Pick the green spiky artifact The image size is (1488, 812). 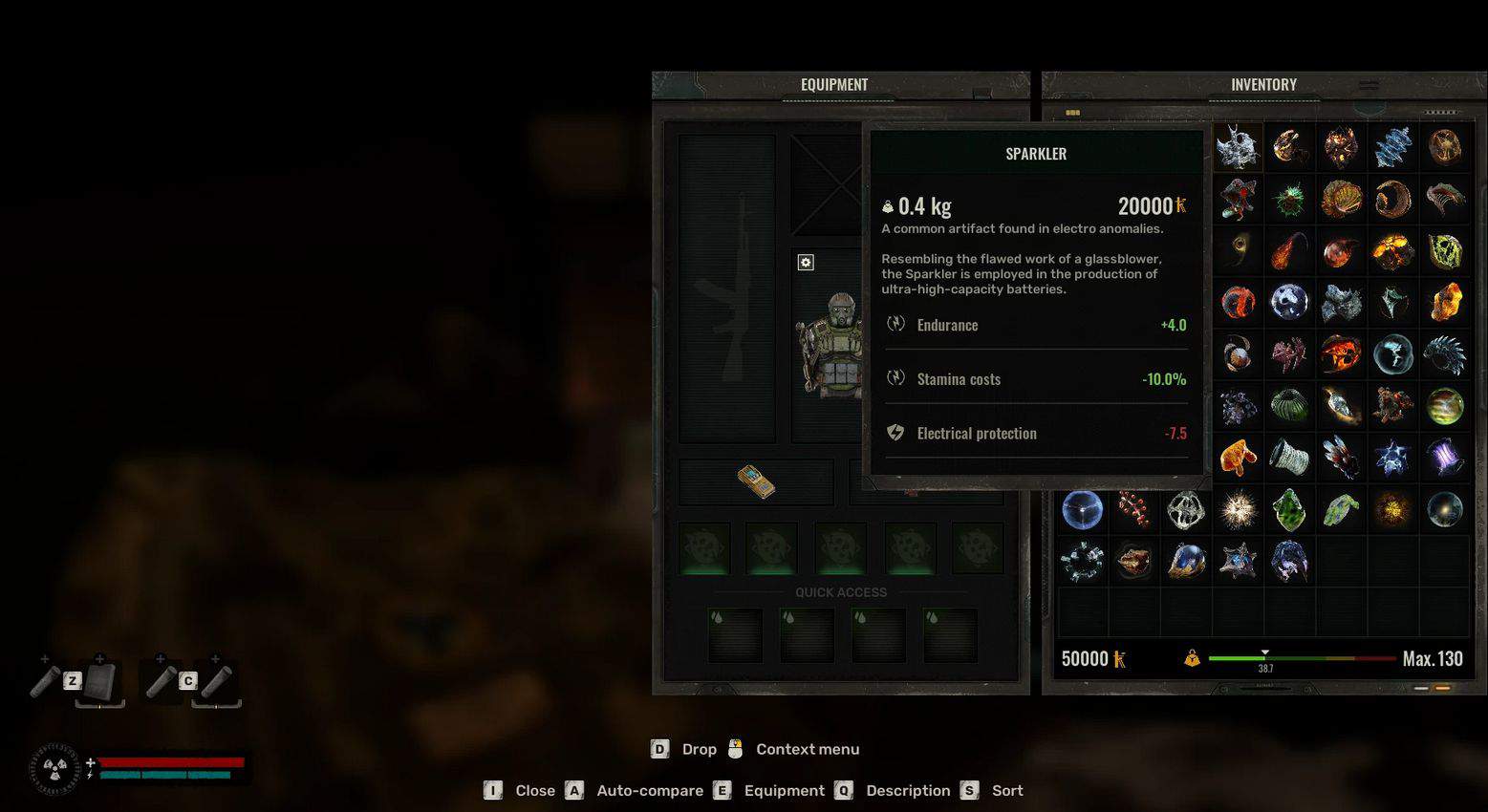(1289, 200)
